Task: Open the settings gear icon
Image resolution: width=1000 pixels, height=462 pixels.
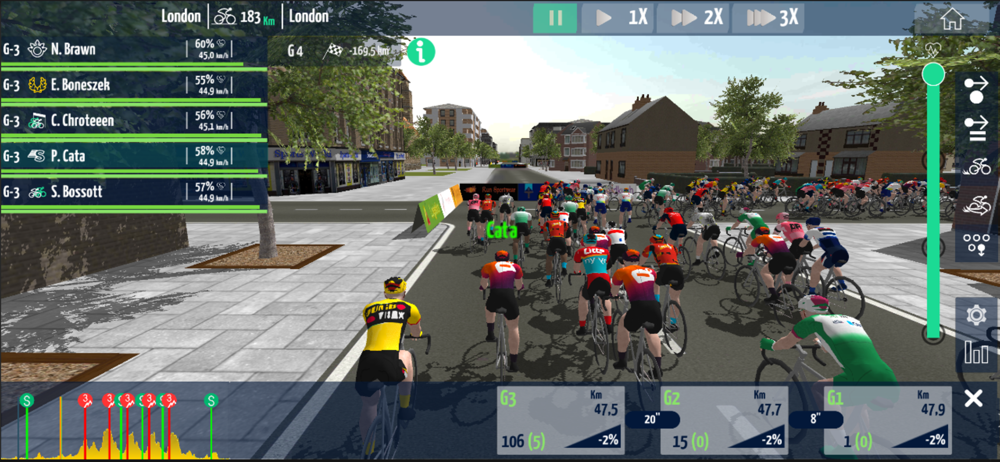Action: [x=976, y=315]
